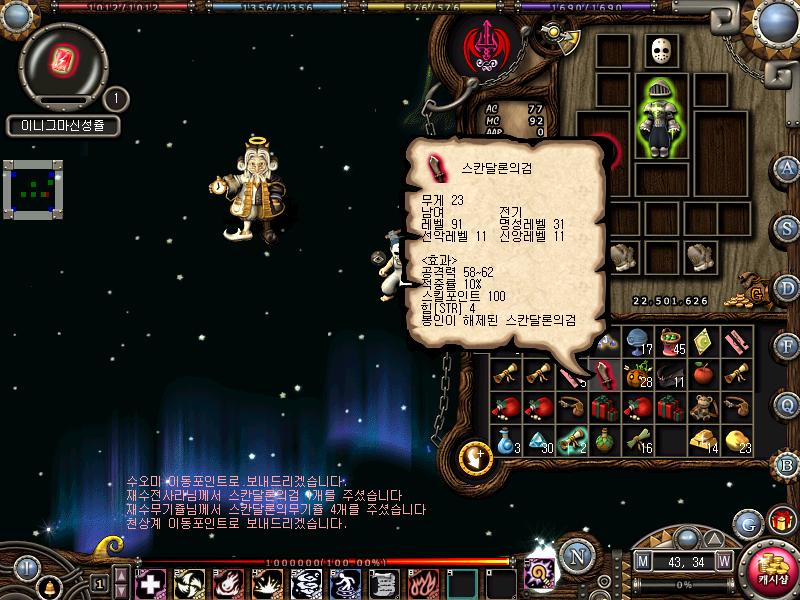Click the round G button beside the gift
Image resolution: width=800 pixels, height=600 pixels.
748,523
